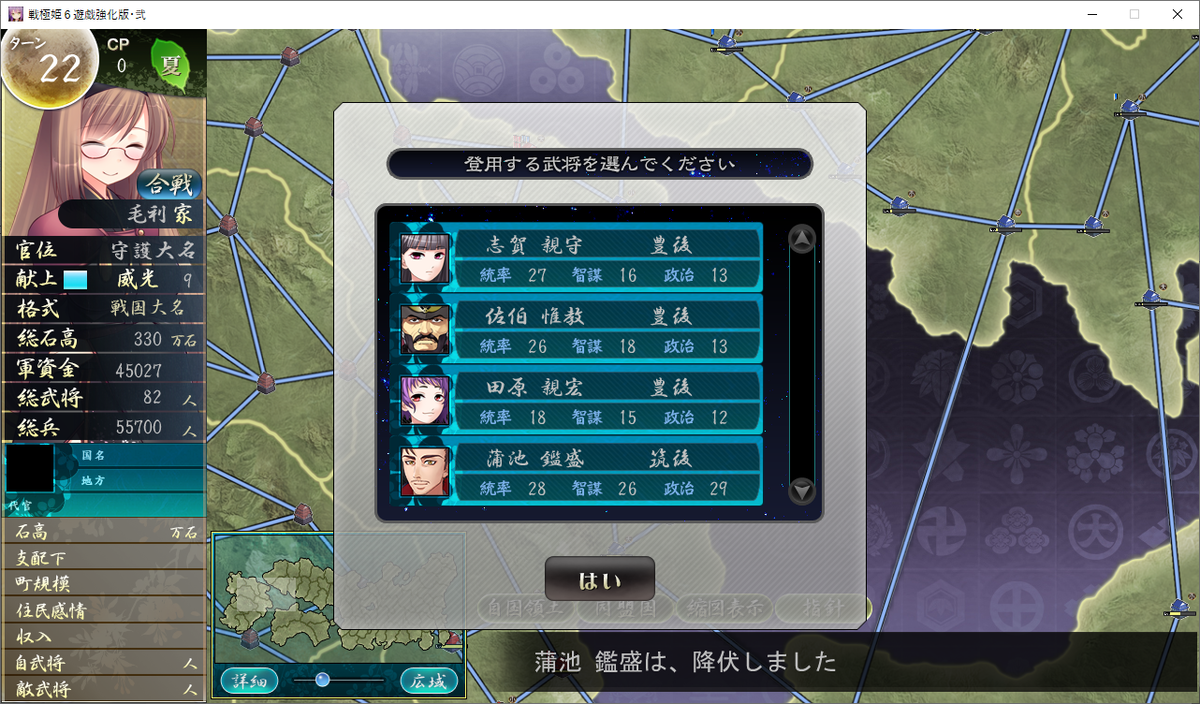Image resolution: width=1200 pixels, height=704 pixels.
Task: Adjust the map zoom slider knob
Action: click(x=322, y=680)
